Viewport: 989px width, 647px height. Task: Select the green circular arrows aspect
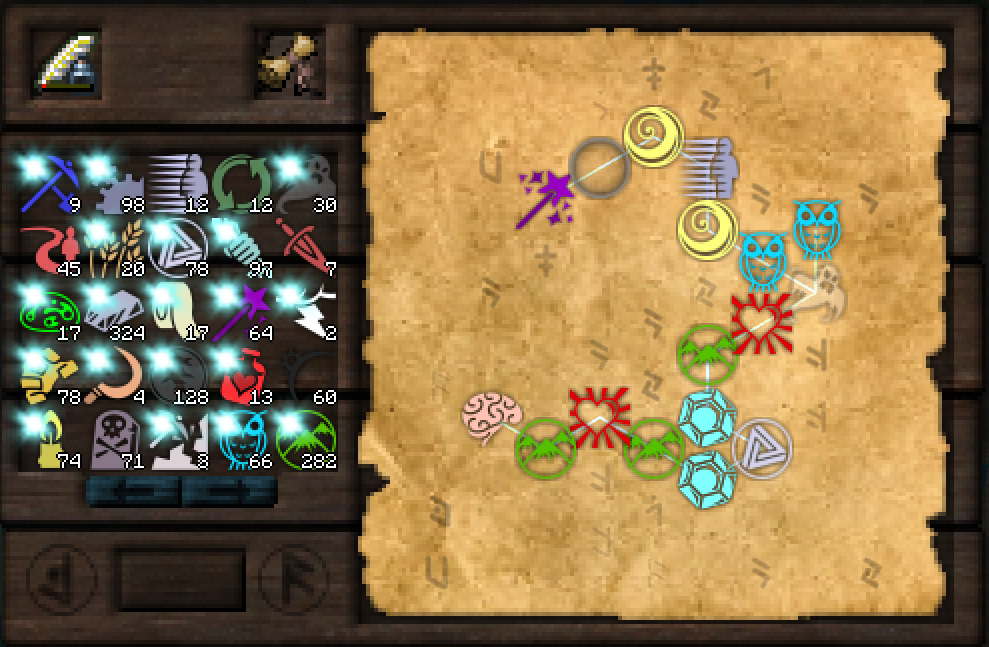pyautogui.click(x=241, y=183)
